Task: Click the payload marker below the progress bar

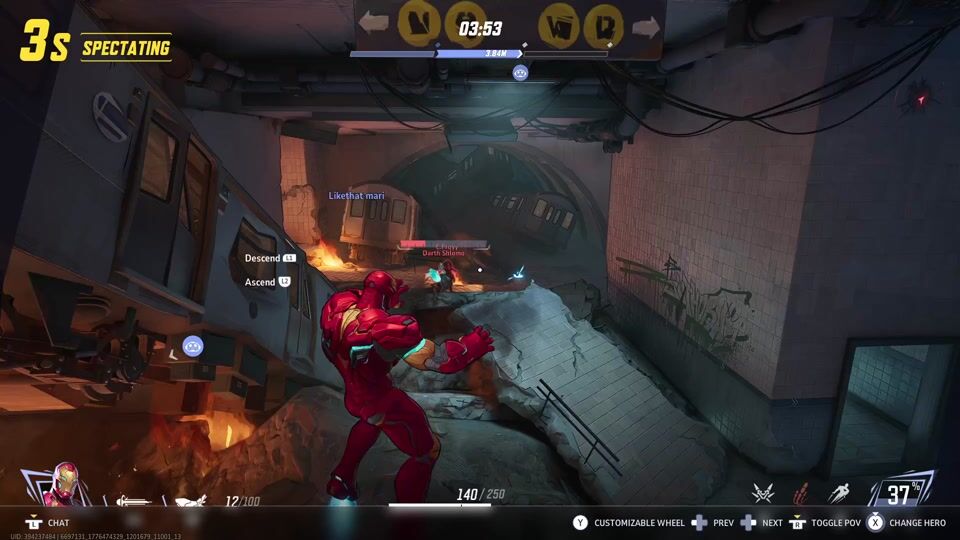Action: click(520, 72)
